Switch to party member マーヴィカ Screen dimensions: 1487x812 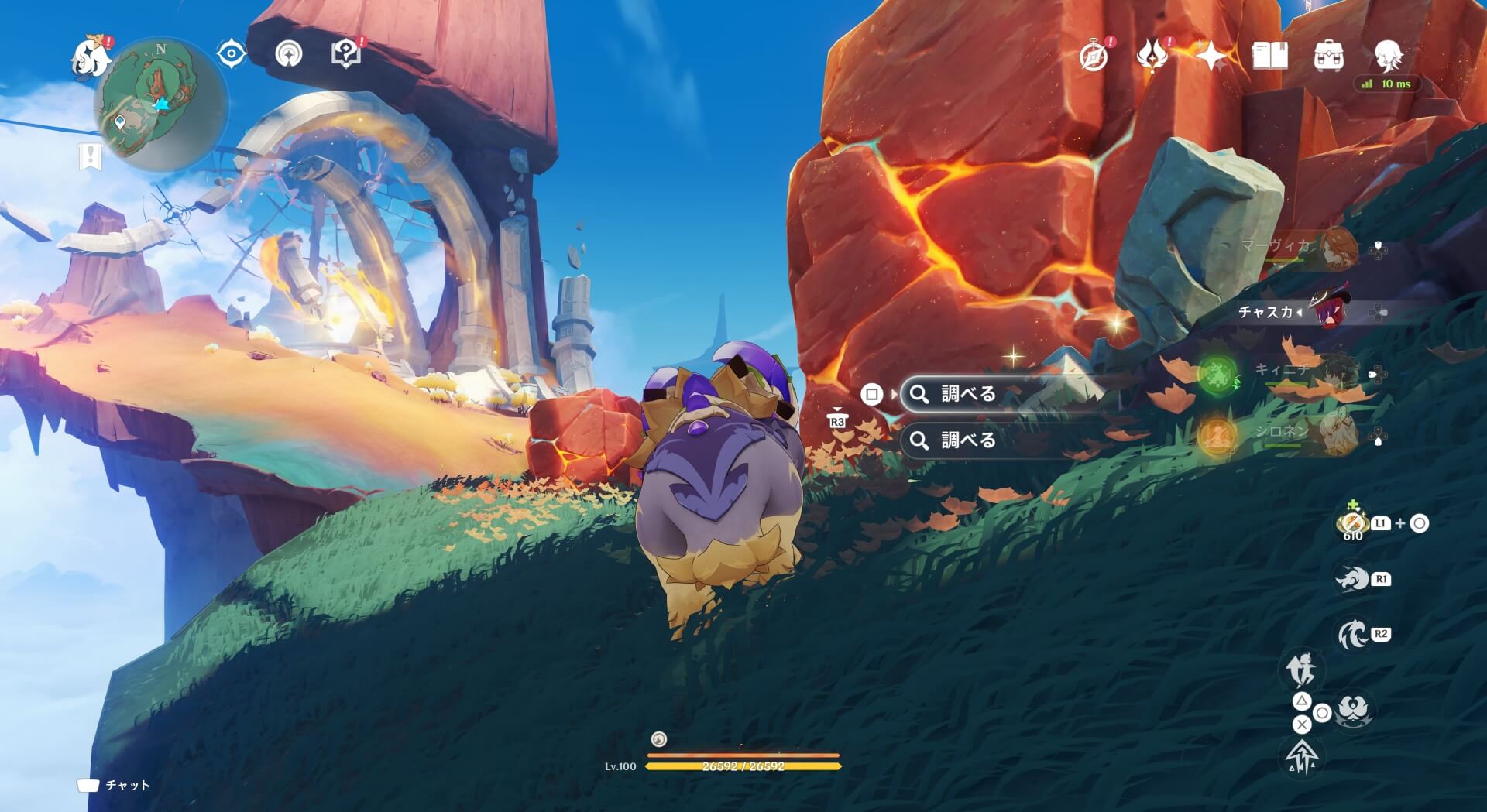1336,248
